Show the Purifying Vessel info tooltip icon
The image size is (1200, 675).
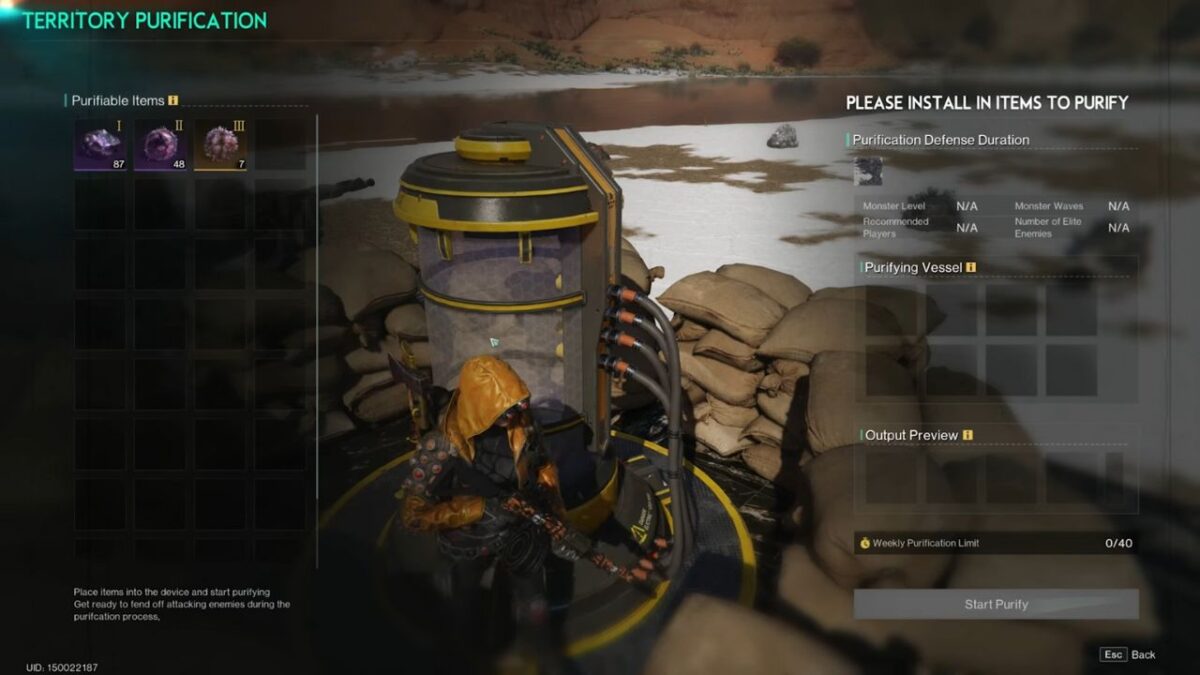click(x=971, y=267)
